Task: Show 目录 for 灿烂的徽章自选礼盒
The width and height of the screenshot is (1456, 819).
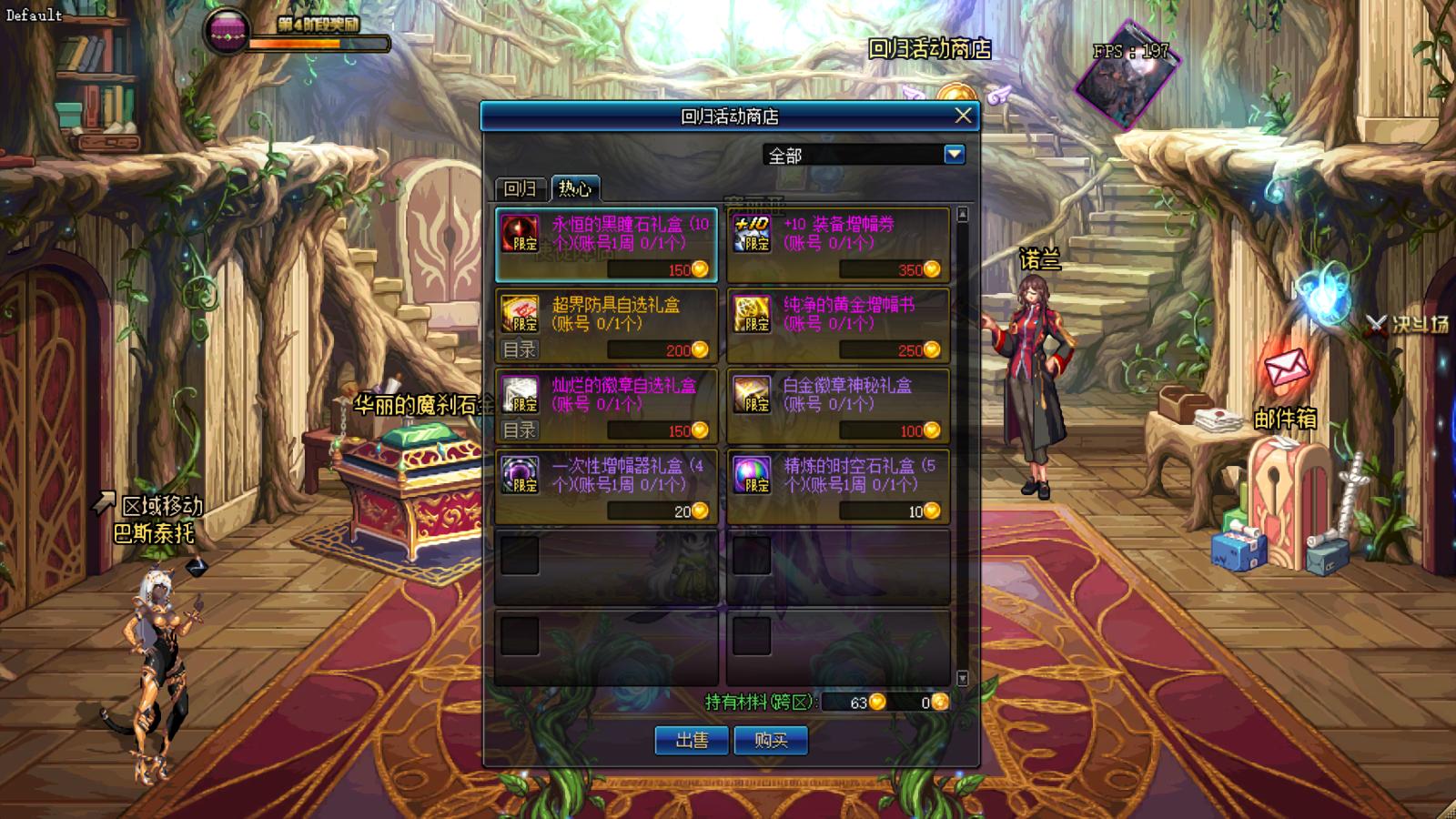Action: click(520, 430)
